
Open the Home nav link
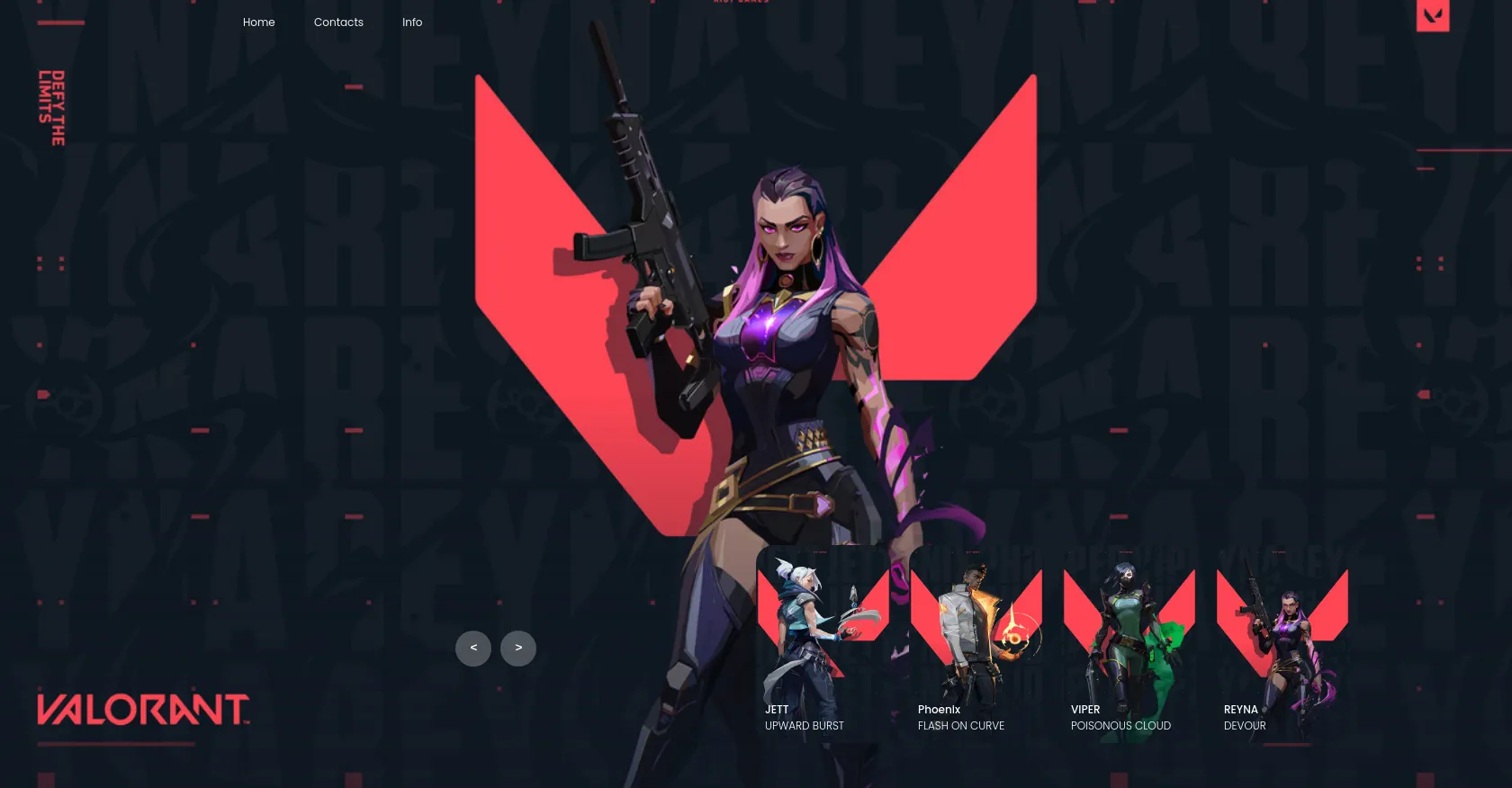[258, 22]
